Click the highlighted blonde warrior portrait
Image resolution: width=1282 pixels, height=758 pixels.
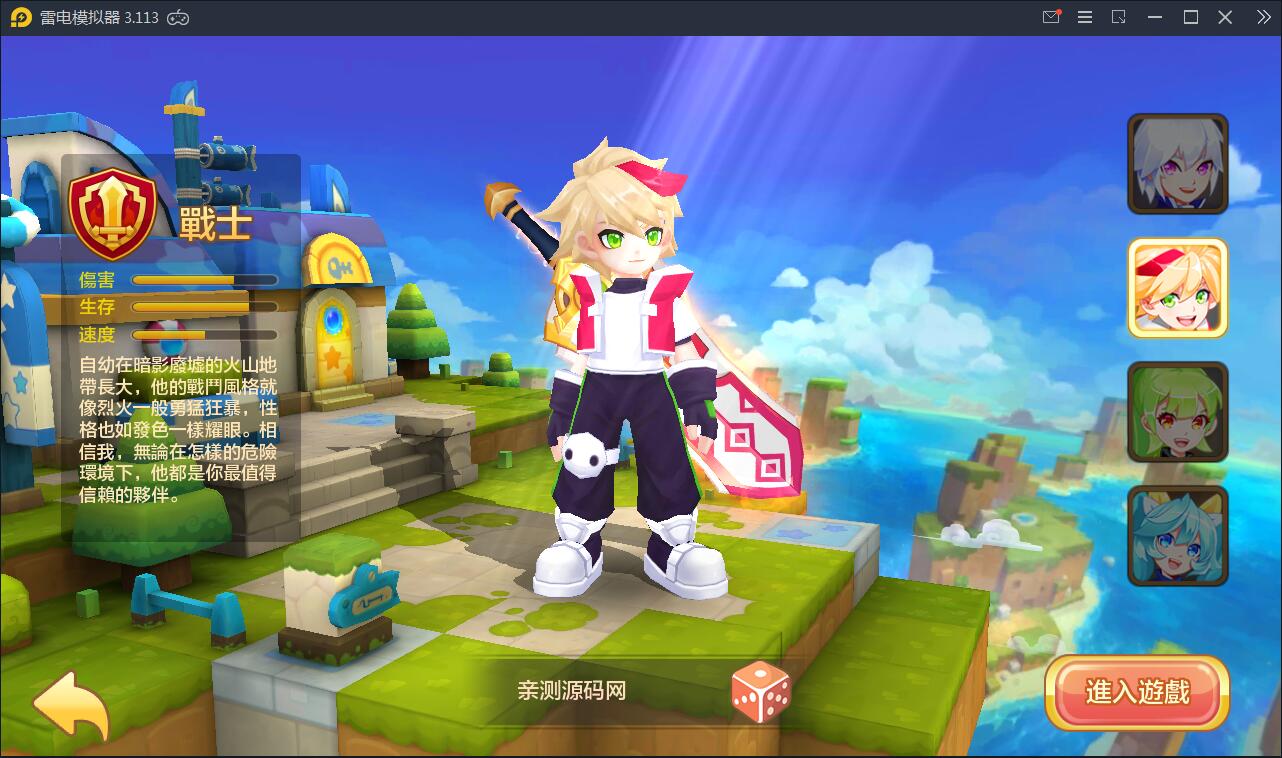pyautogui.click(x=1177, y=288)
